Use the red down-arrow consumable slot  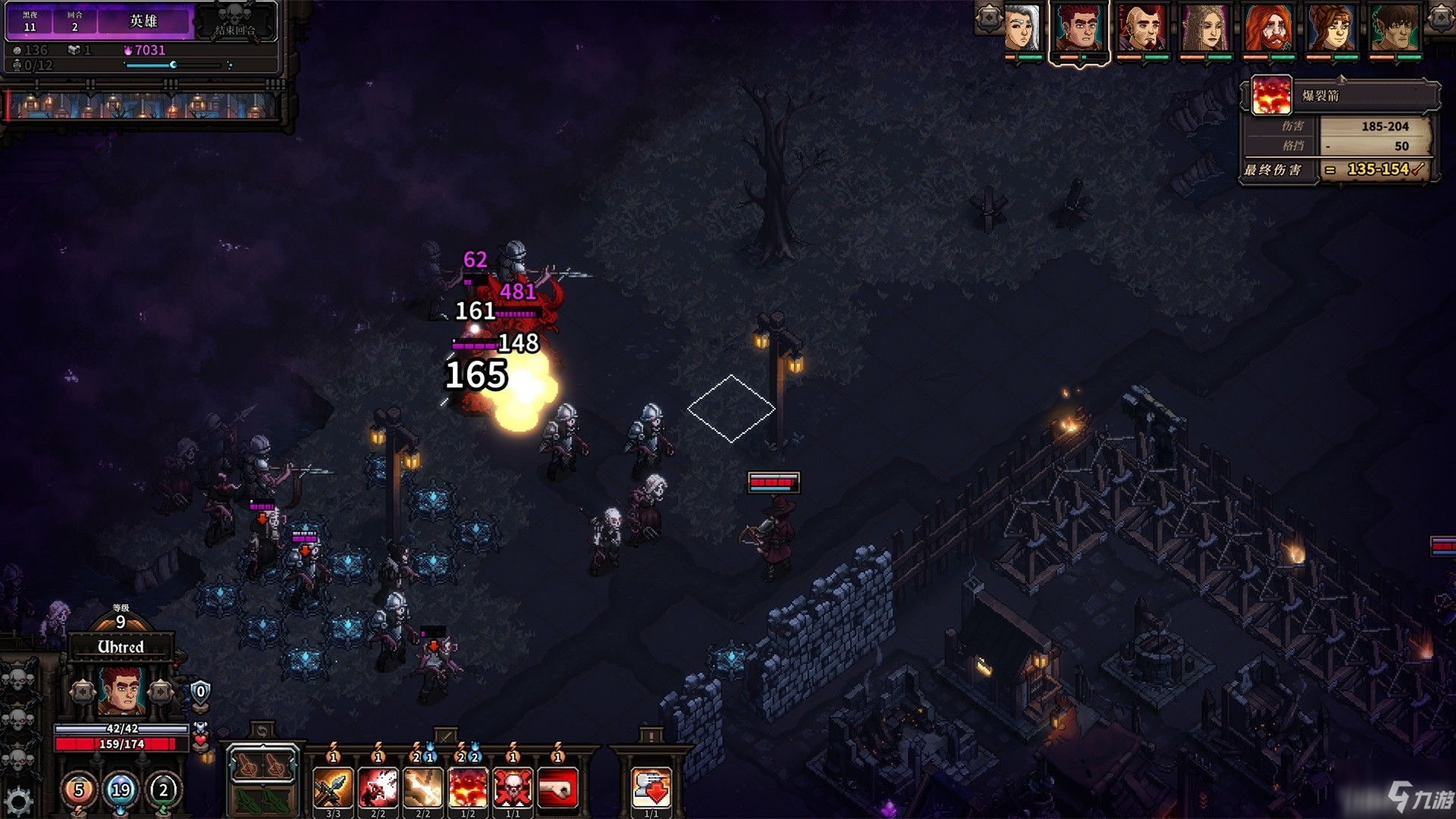click(x=651, y=787)
